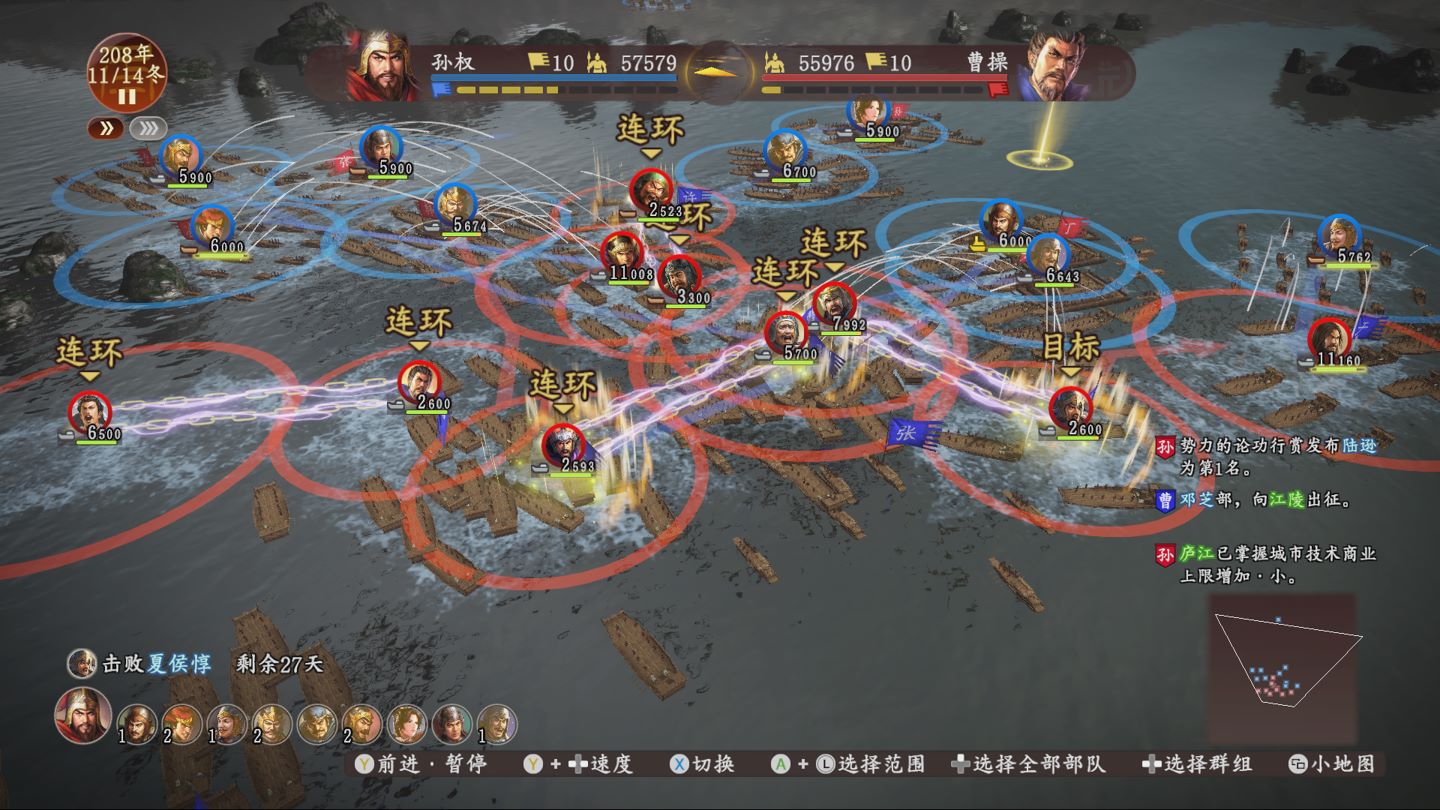Pick the red-haired officer portrait in roster
Viewport: 1440px width, 810px height.
(x=182, y=724)
